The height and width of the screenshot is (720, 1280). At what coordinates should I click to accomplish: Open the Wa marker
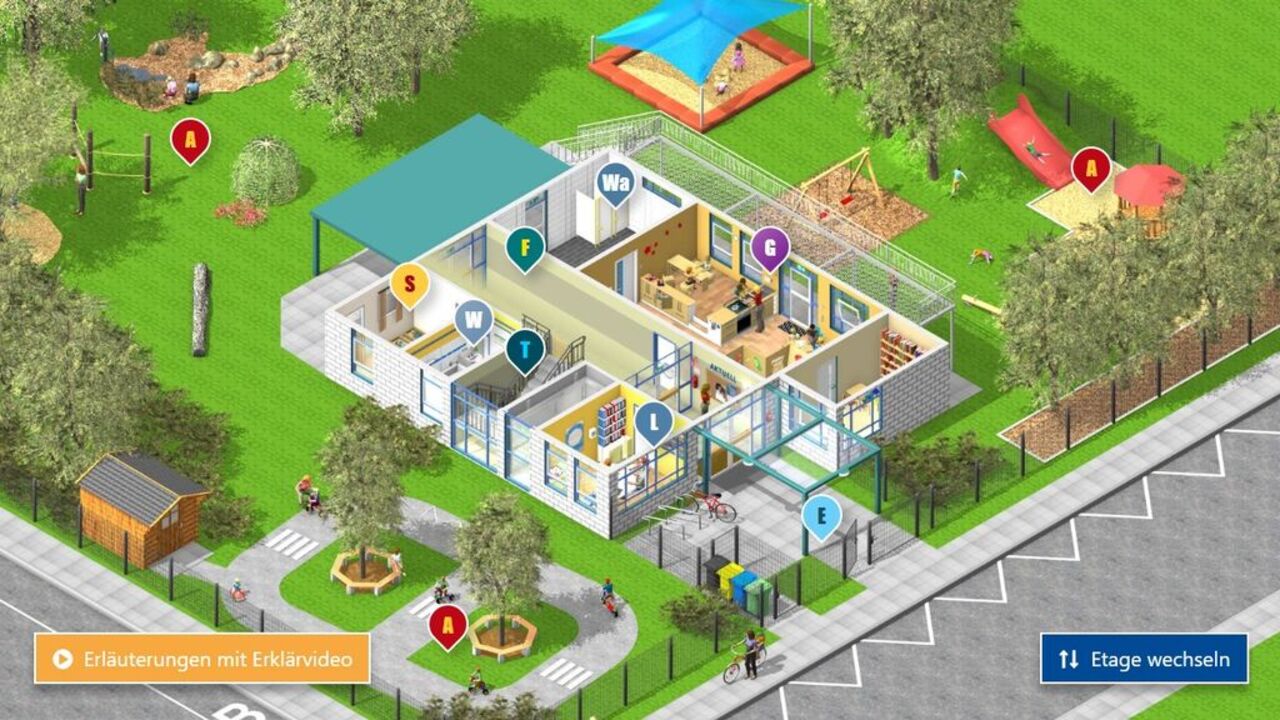(615, 183)
